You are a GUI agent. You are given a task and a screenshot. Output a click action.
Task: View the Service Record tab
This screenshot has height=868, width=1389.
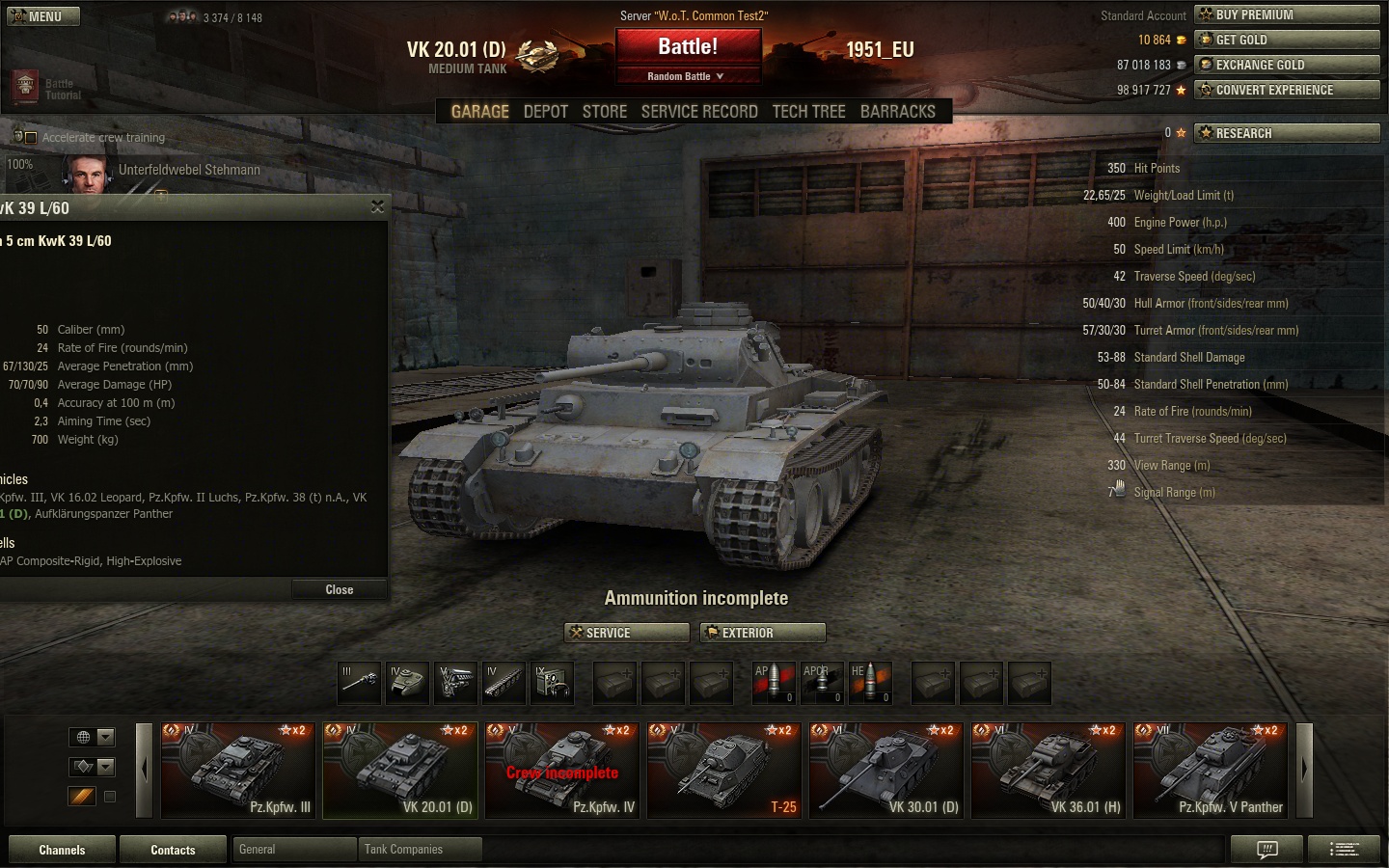[x=699, y=112]
